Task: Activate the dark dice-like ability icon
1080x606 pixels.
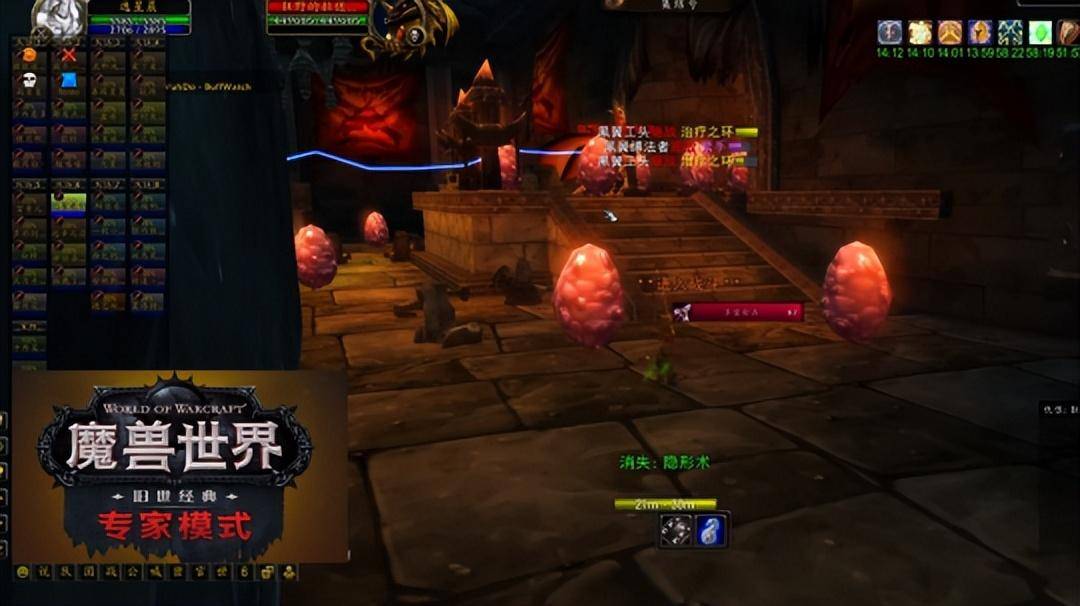Action: tap(676, 530)
